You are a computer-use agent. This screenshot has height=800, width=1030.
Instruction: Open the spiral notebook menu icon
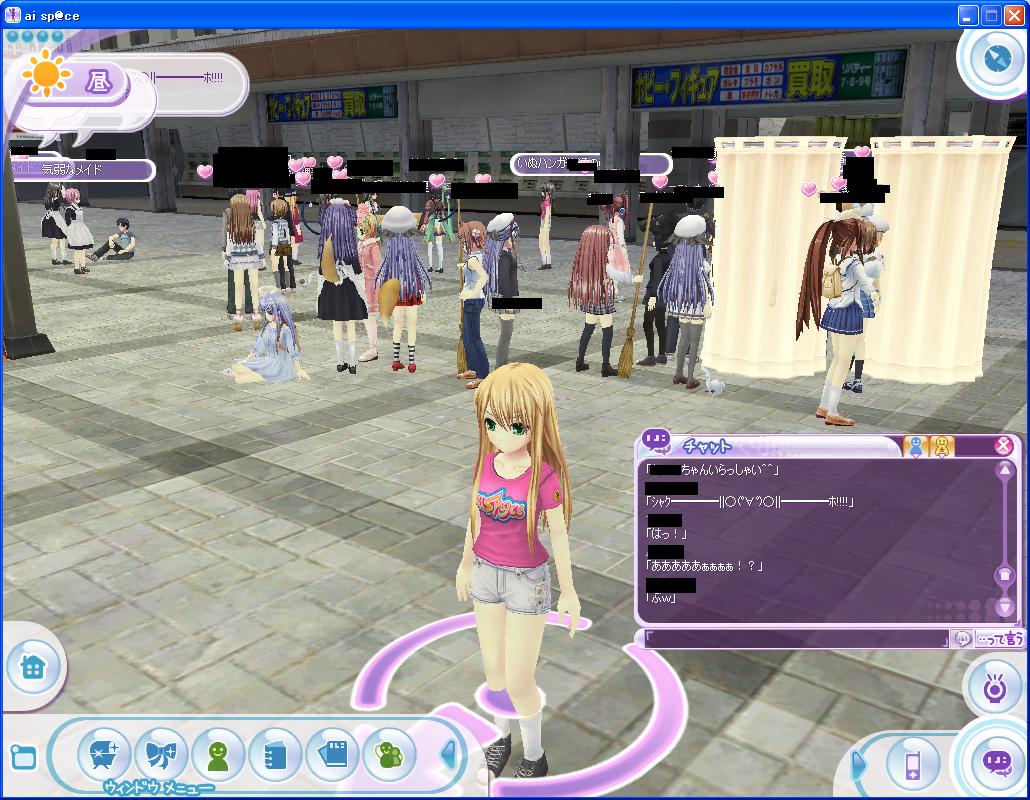(x=275, y=754)
